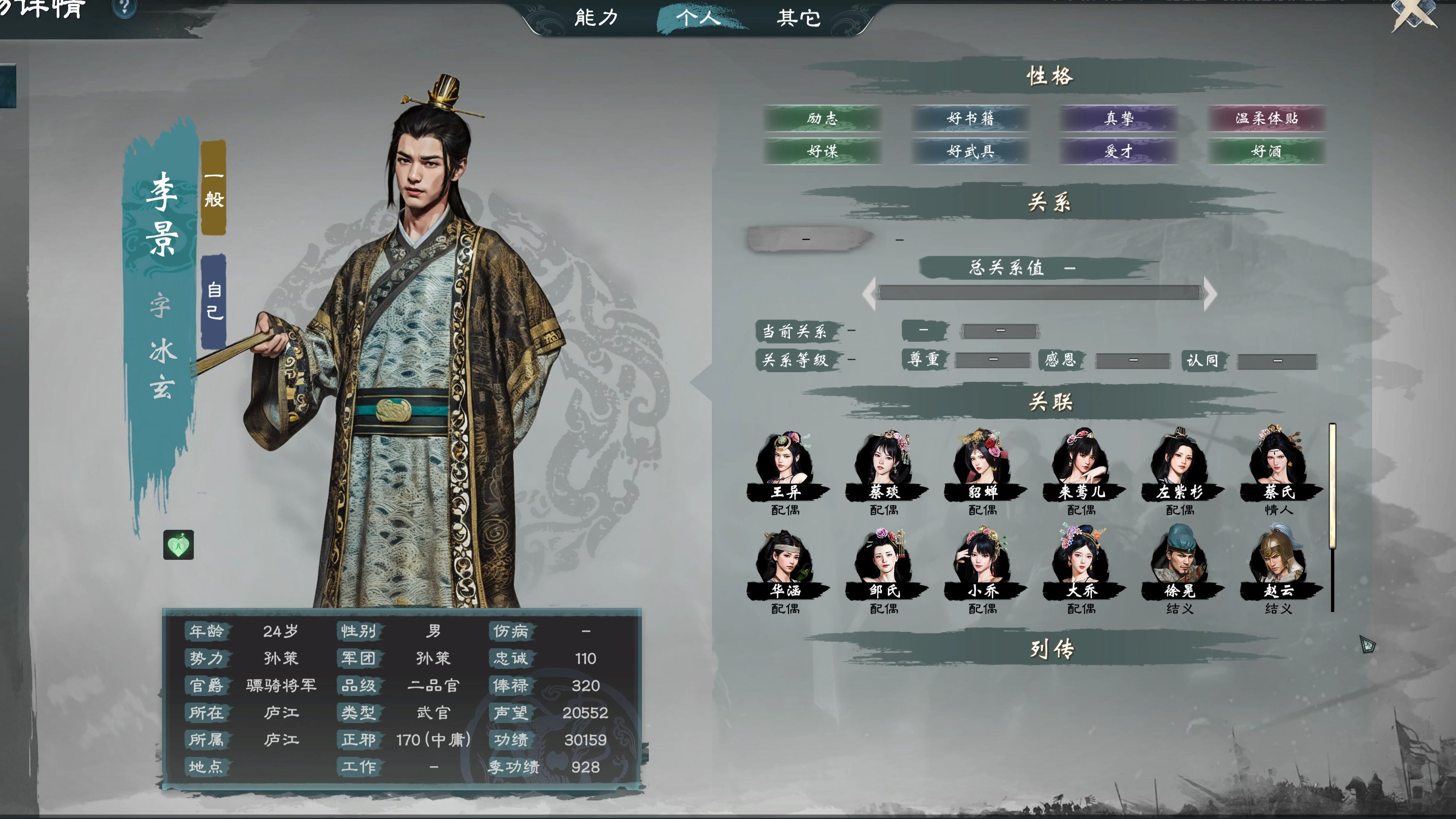This screenshot has width=1456, height=819.
Task: Select 徐晃's portrait
Action: tap(1180, 563)
